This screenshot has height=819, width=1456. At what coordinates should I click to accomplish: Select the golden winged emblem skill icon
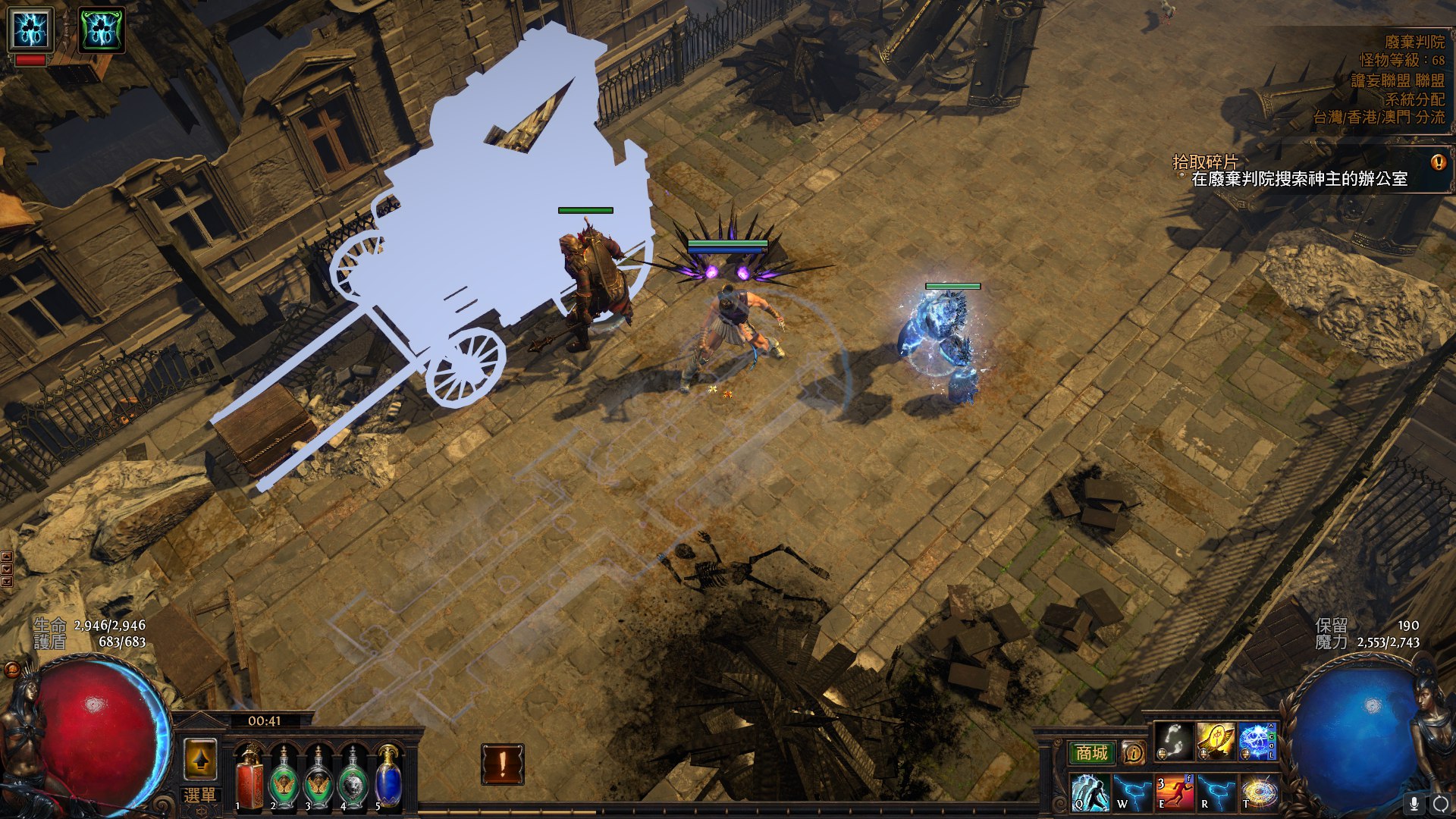coord(1216,742)
